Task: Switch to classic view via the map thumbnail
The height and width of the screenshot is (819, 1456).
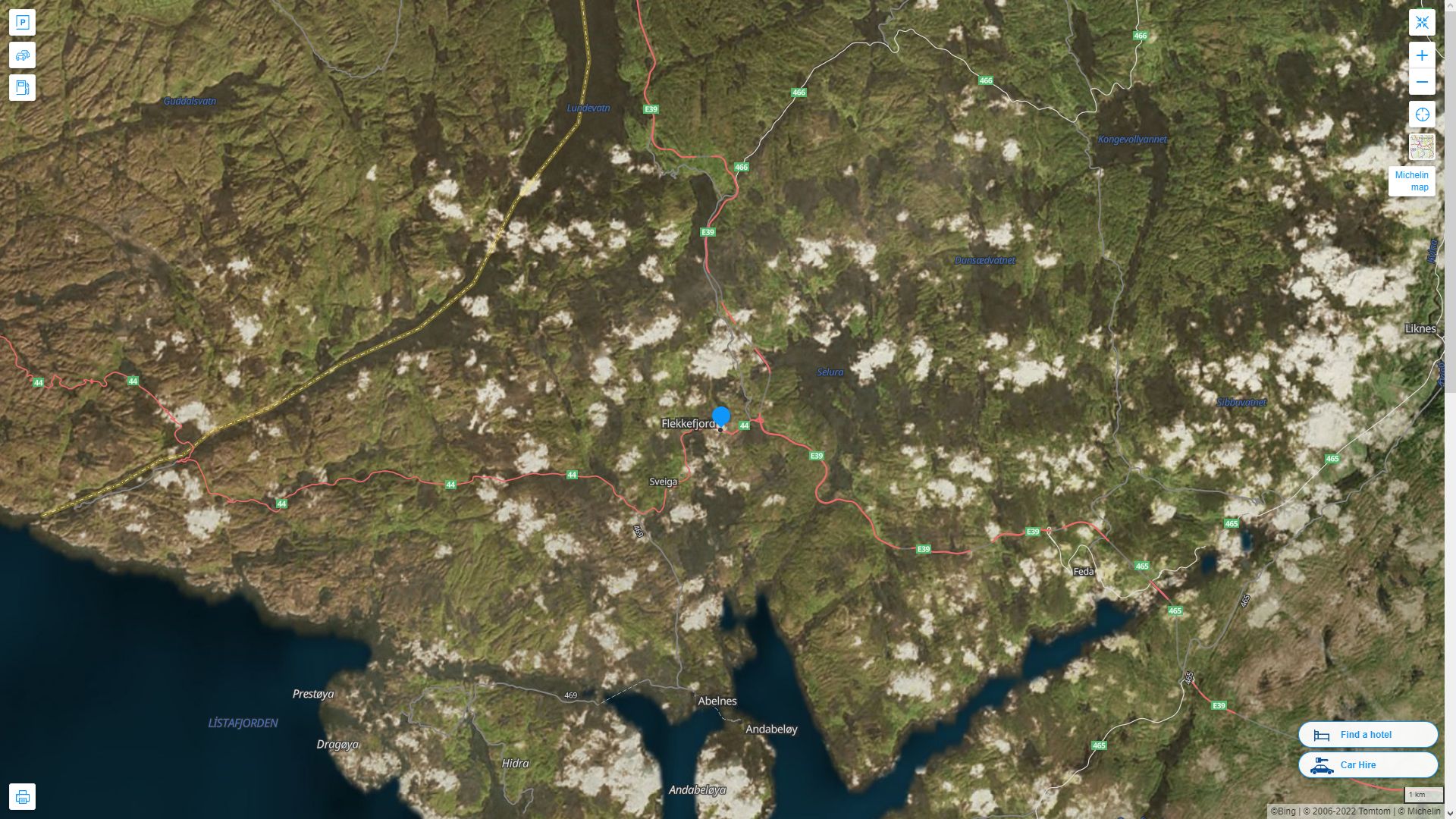Action: (x=1423, y=146)
